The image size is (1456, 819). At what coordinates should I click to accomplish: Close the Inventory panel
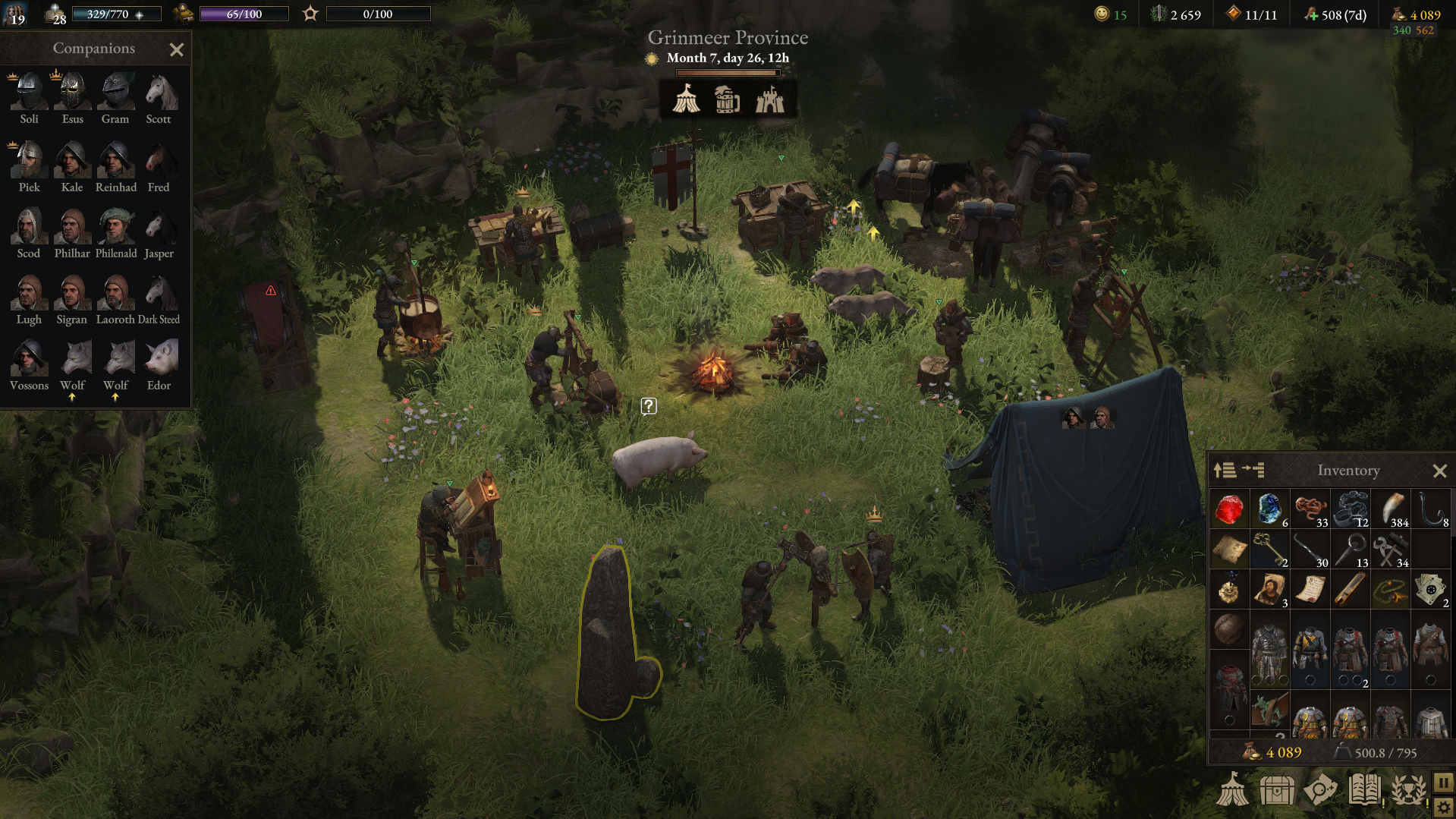pyautogui.click(x=1439, y=471)
